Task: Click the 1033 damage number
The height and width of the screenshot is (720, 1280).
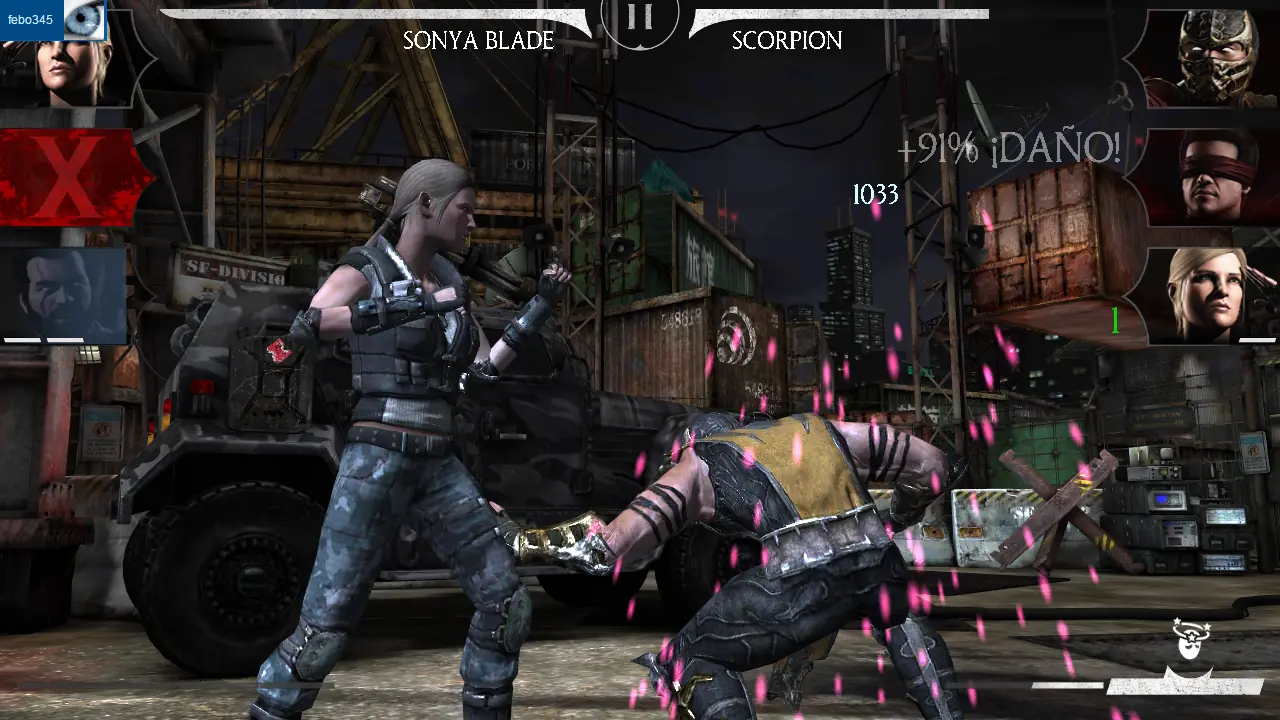Action: pos(878,195)
